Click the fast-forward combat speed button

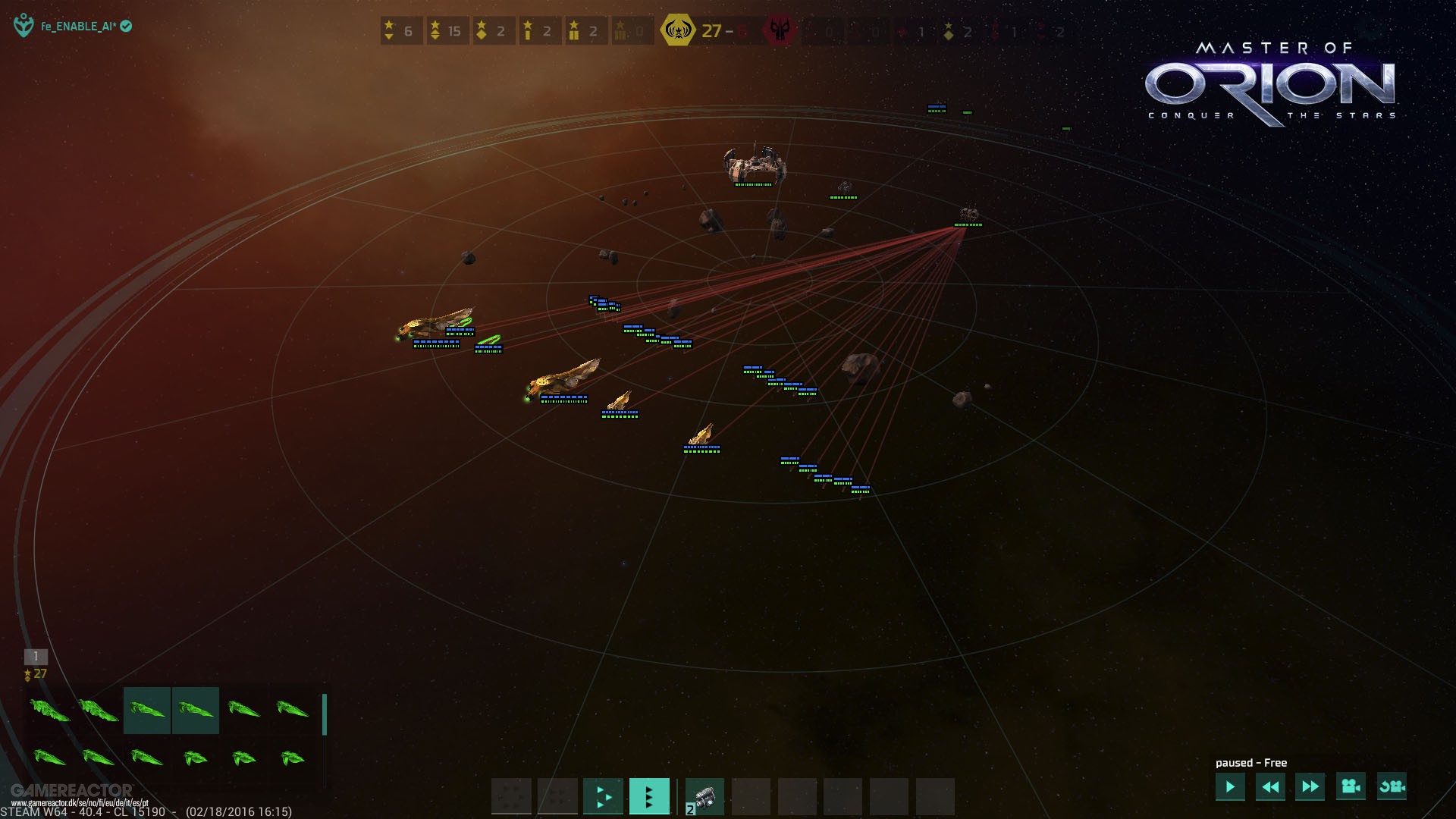click(1310, 787)
